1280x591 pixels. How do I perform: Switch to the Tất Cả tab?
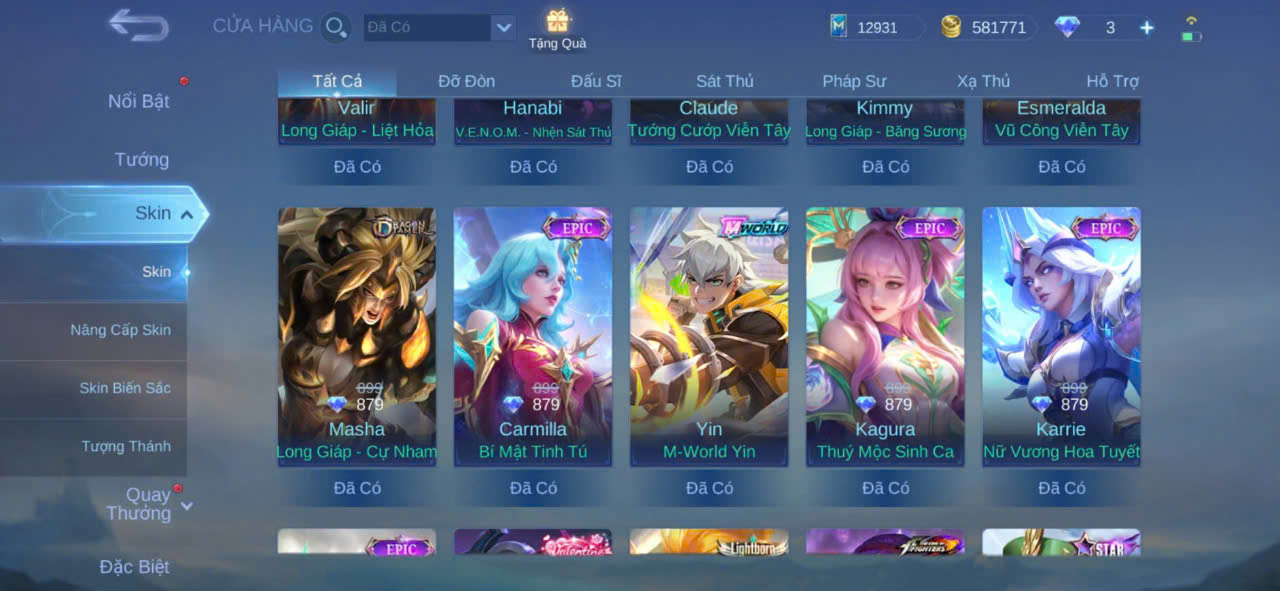click(x=337, y=81)
